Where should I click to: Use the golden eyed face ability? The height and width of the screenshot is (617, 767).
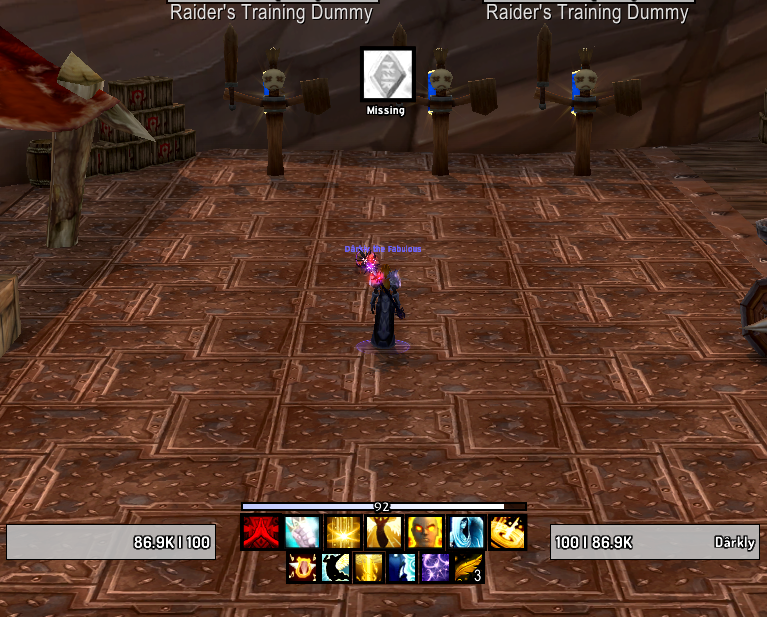pyautogui.click(x=424, y=533)
